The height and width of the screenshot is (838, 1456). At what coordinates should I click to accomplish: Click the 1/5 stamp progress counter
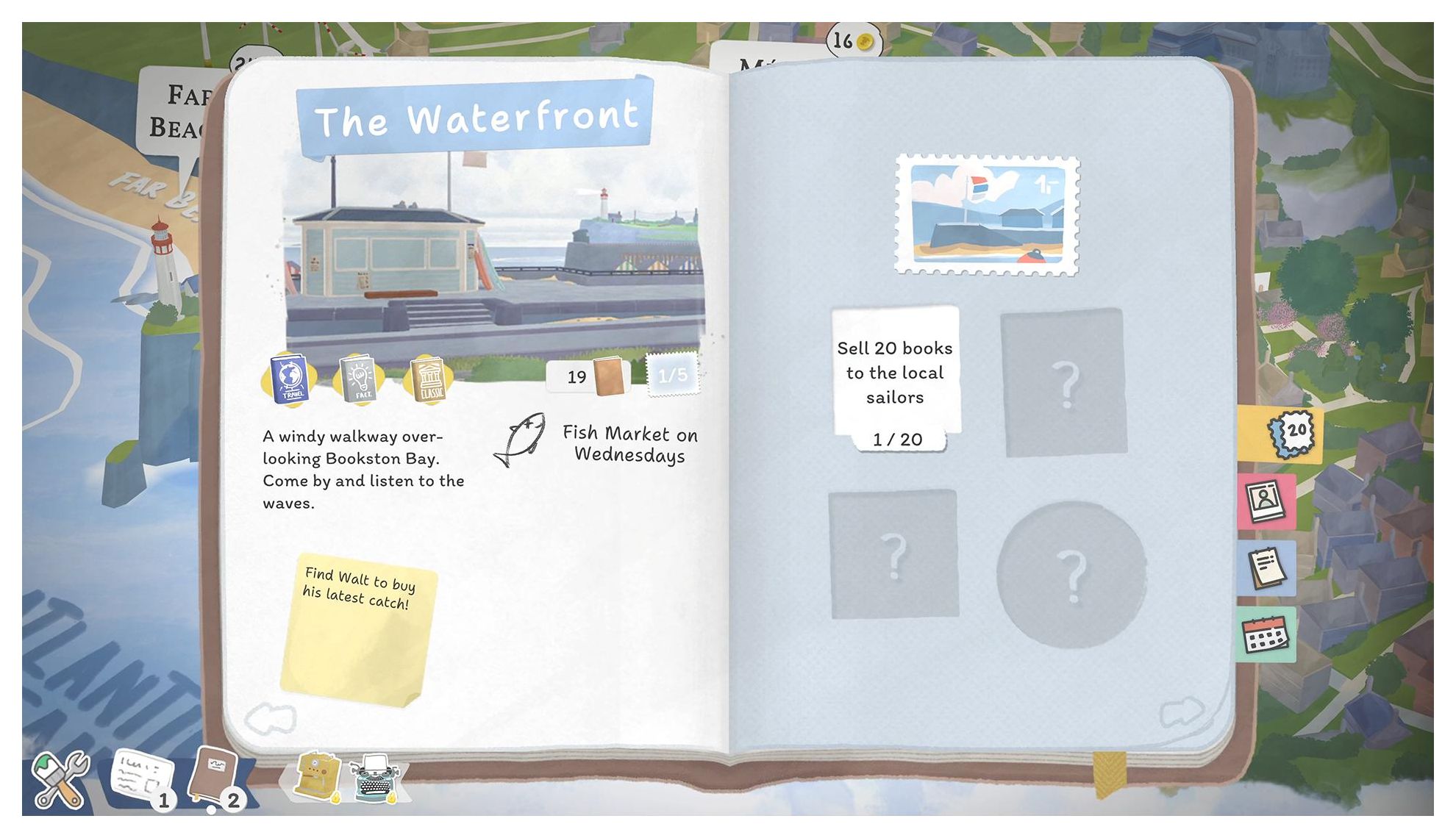coord(672,376)
